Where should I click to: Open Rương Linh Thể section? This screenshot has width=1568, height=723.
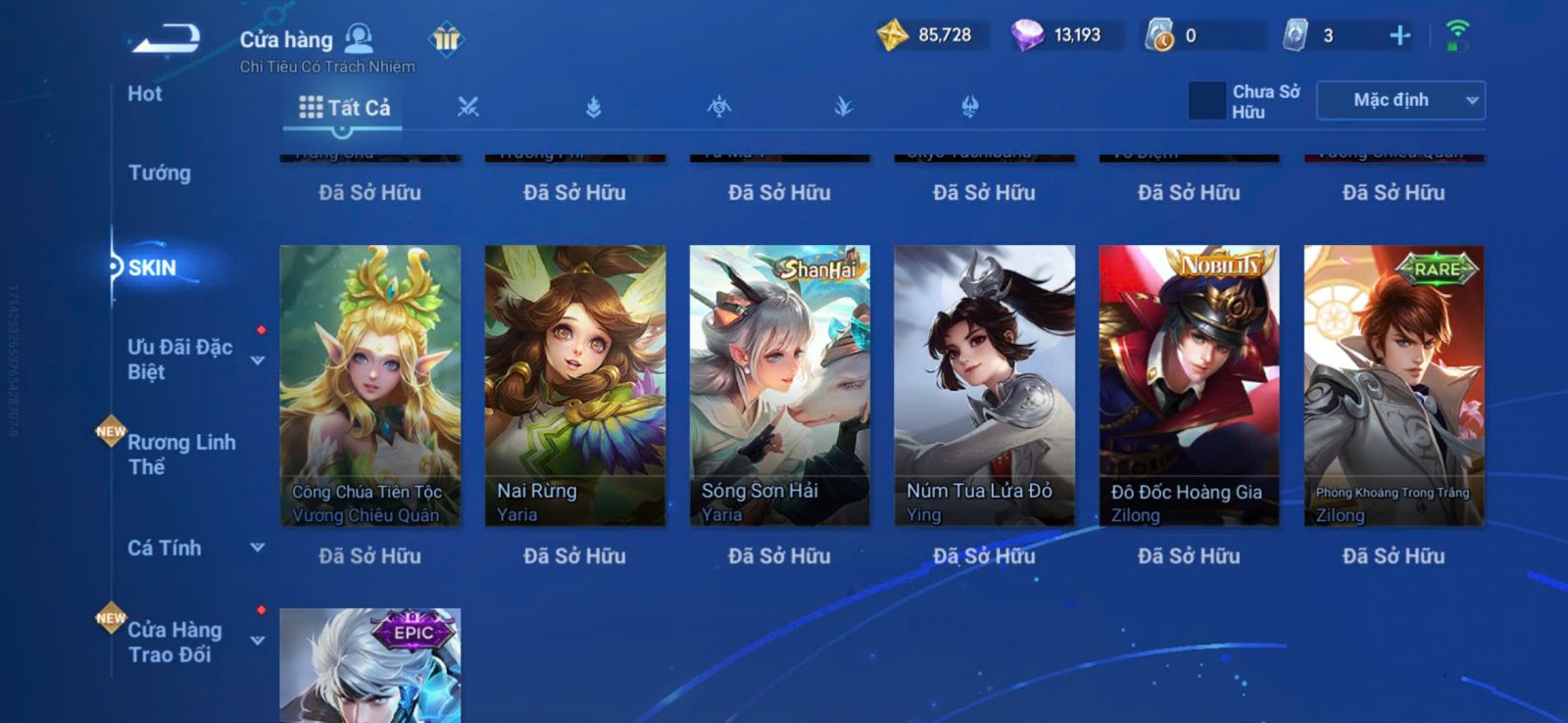pos(181,455)
